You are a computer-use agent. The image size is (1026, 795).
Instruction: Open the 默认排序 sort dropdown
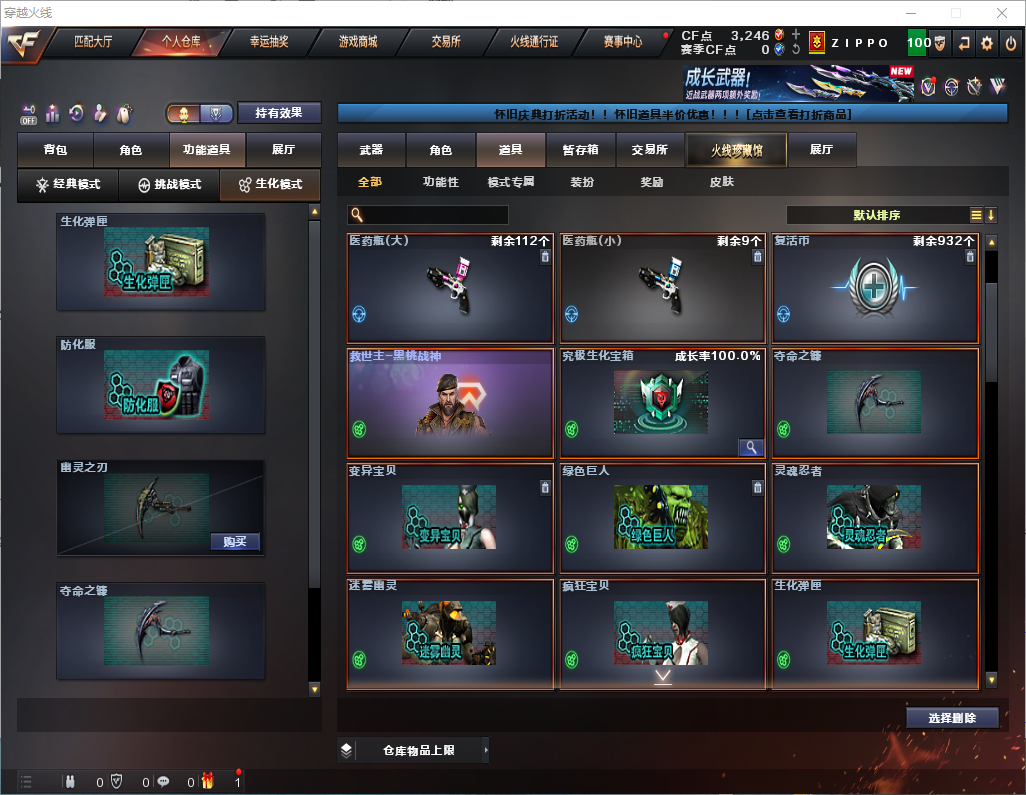tap(875, 215)
